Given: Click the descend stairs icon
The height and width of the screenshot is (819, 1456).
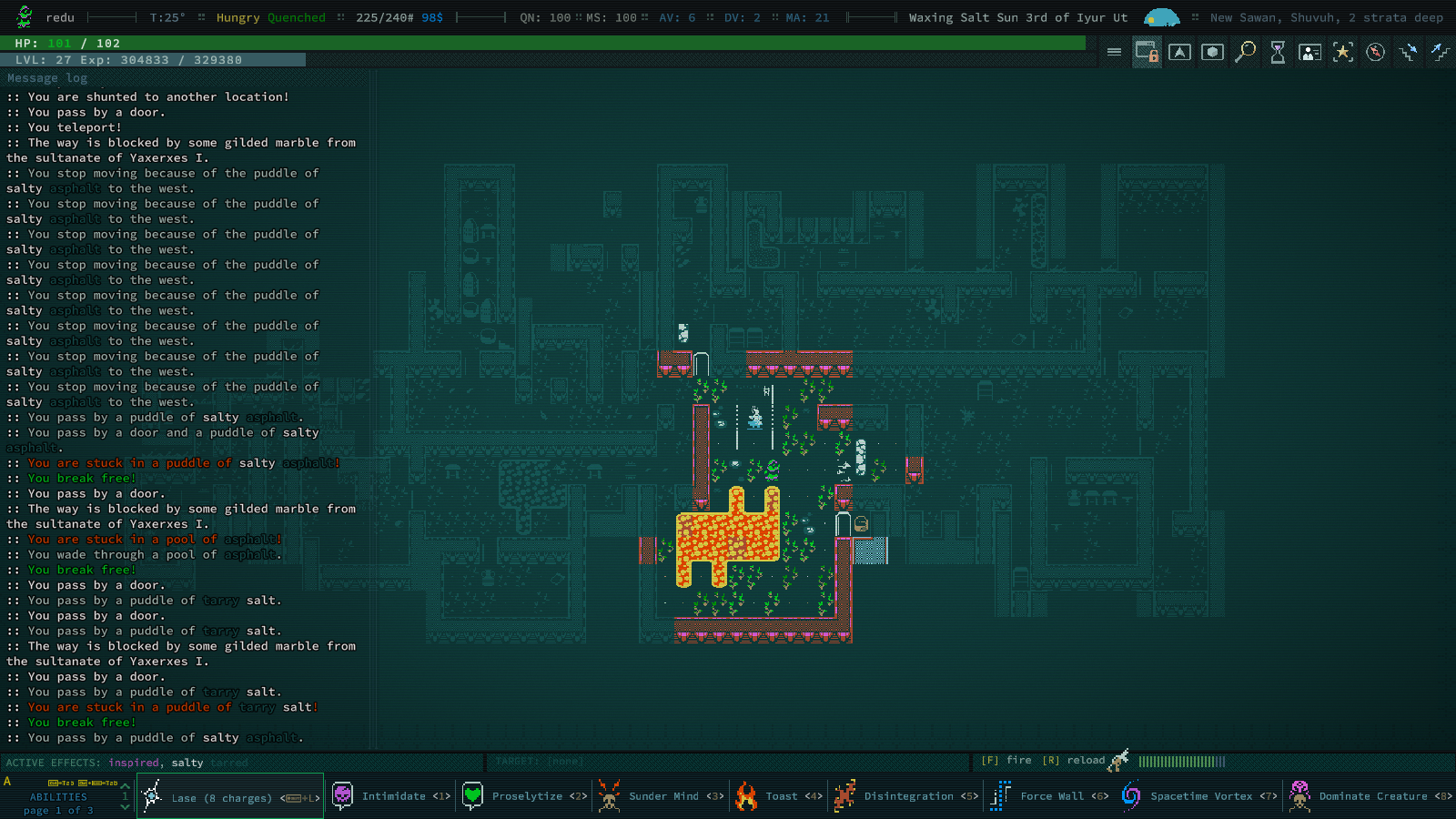Looking at the screenshot, I should [1409, 52].
